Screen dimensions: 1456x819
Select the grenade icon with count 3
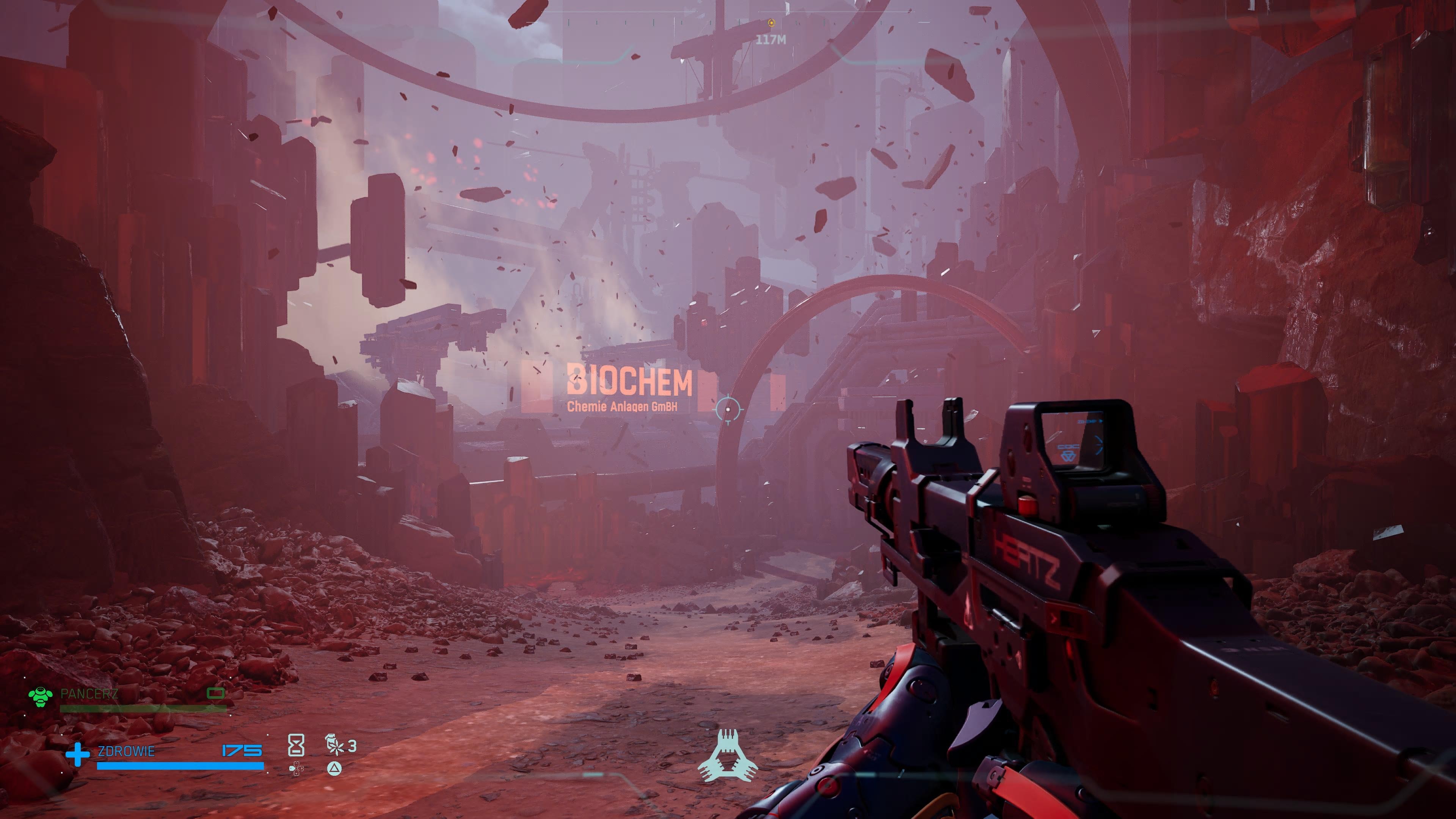pos(334,745)
